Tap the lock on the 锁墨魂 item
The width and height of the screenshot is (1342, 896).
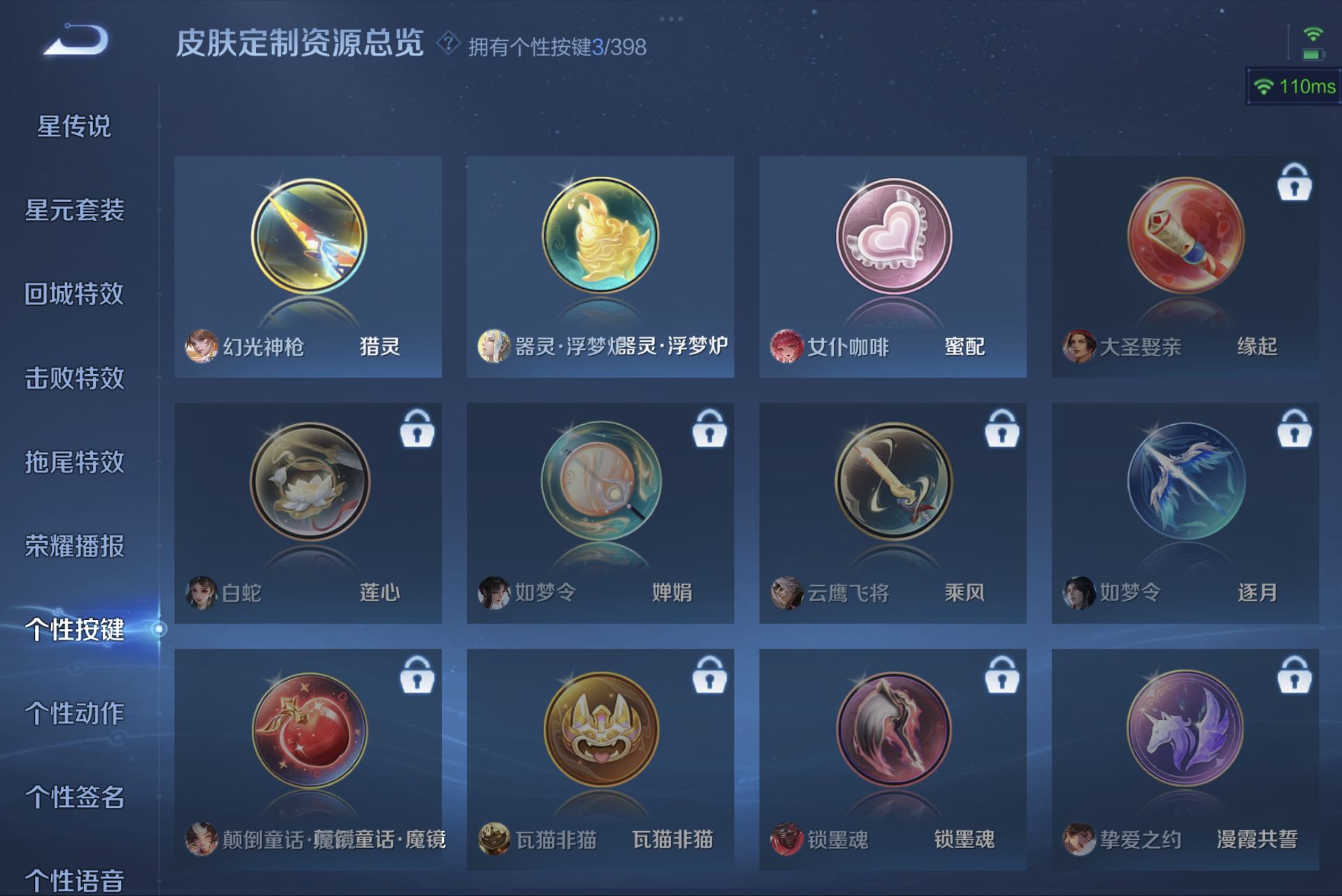click(x=1002, y=675)
